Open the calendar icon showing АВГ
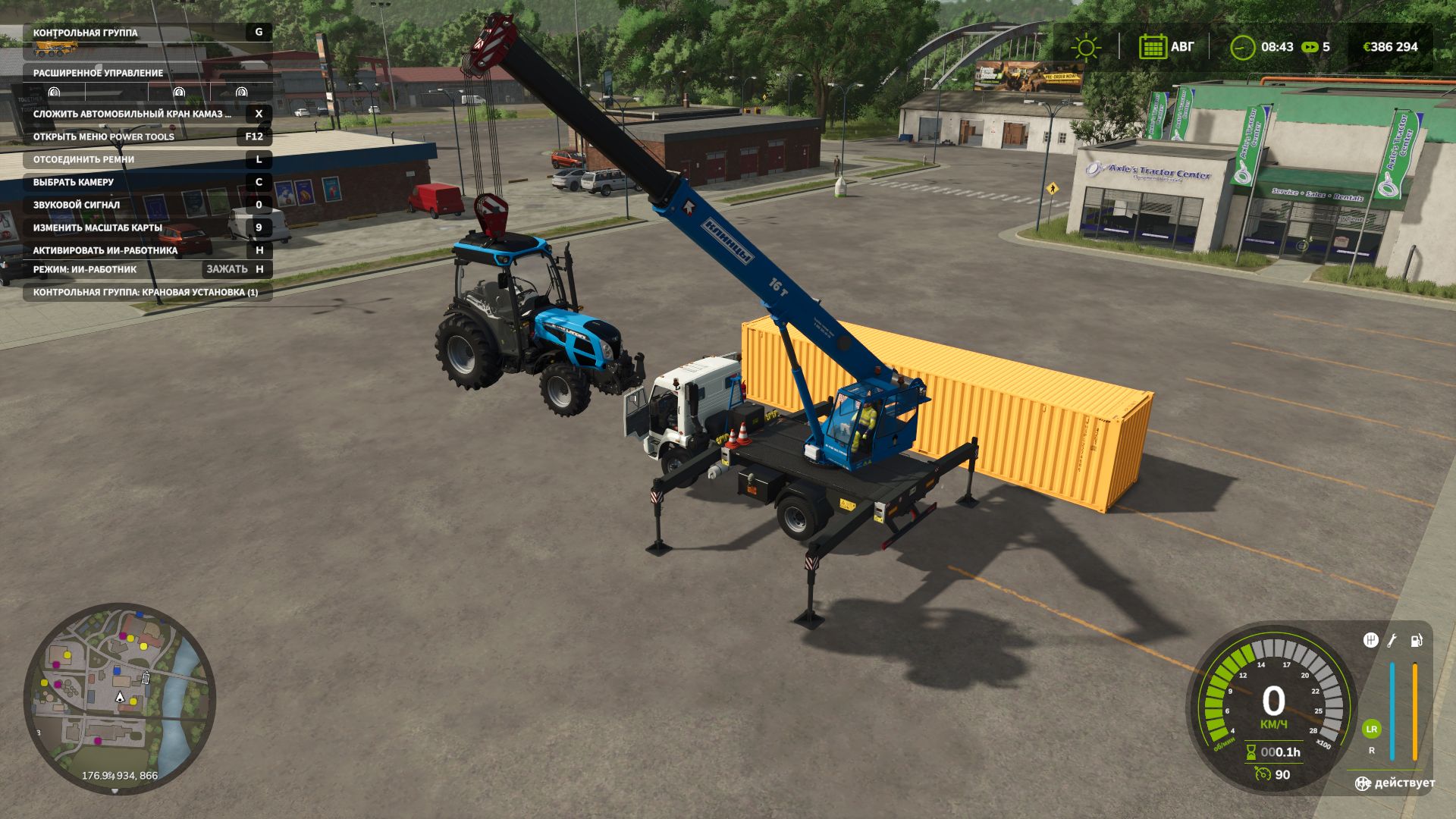 (1152, 47)
